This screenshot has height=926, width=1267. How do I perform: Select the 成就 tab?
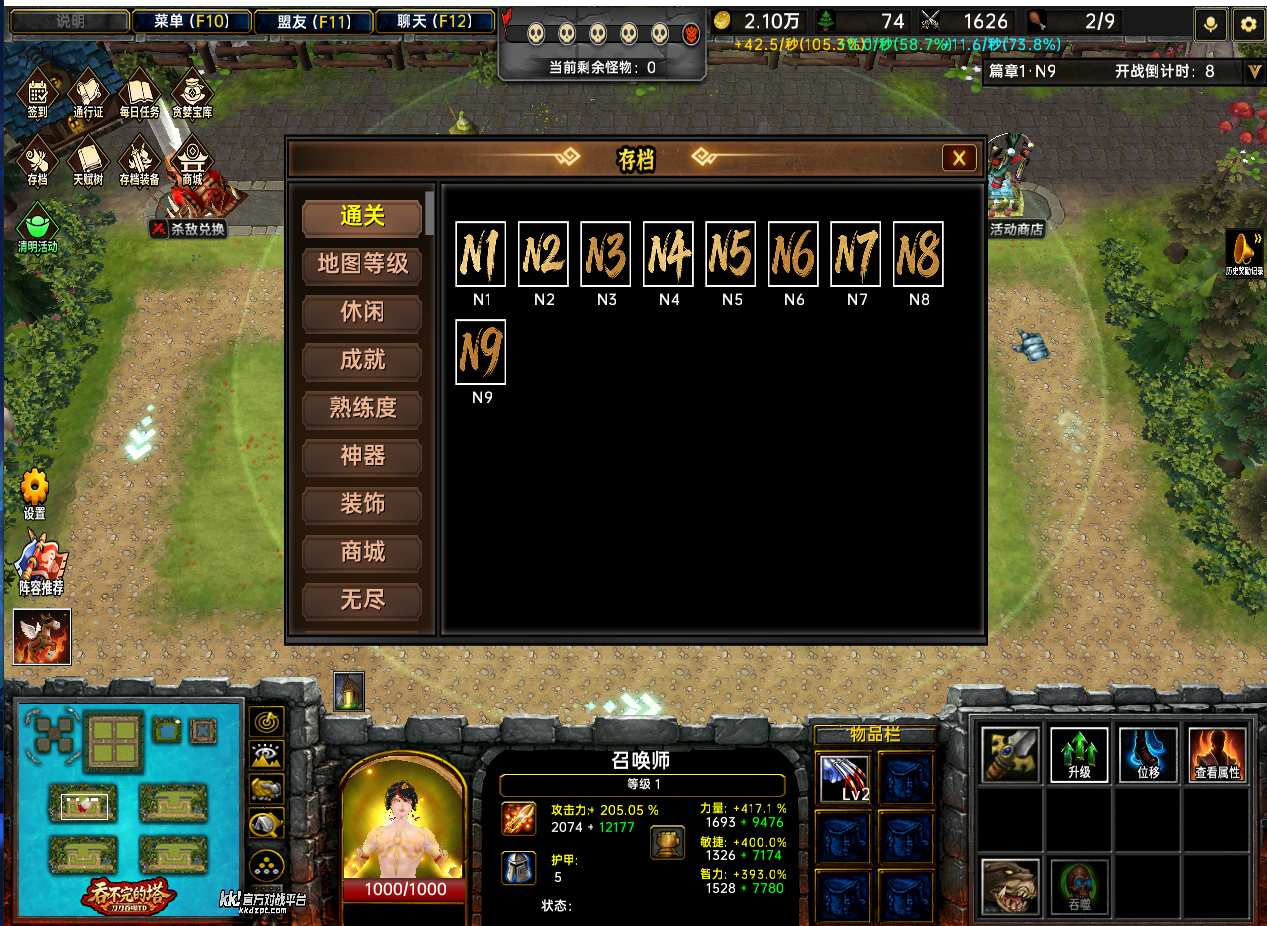pos(362,360)
